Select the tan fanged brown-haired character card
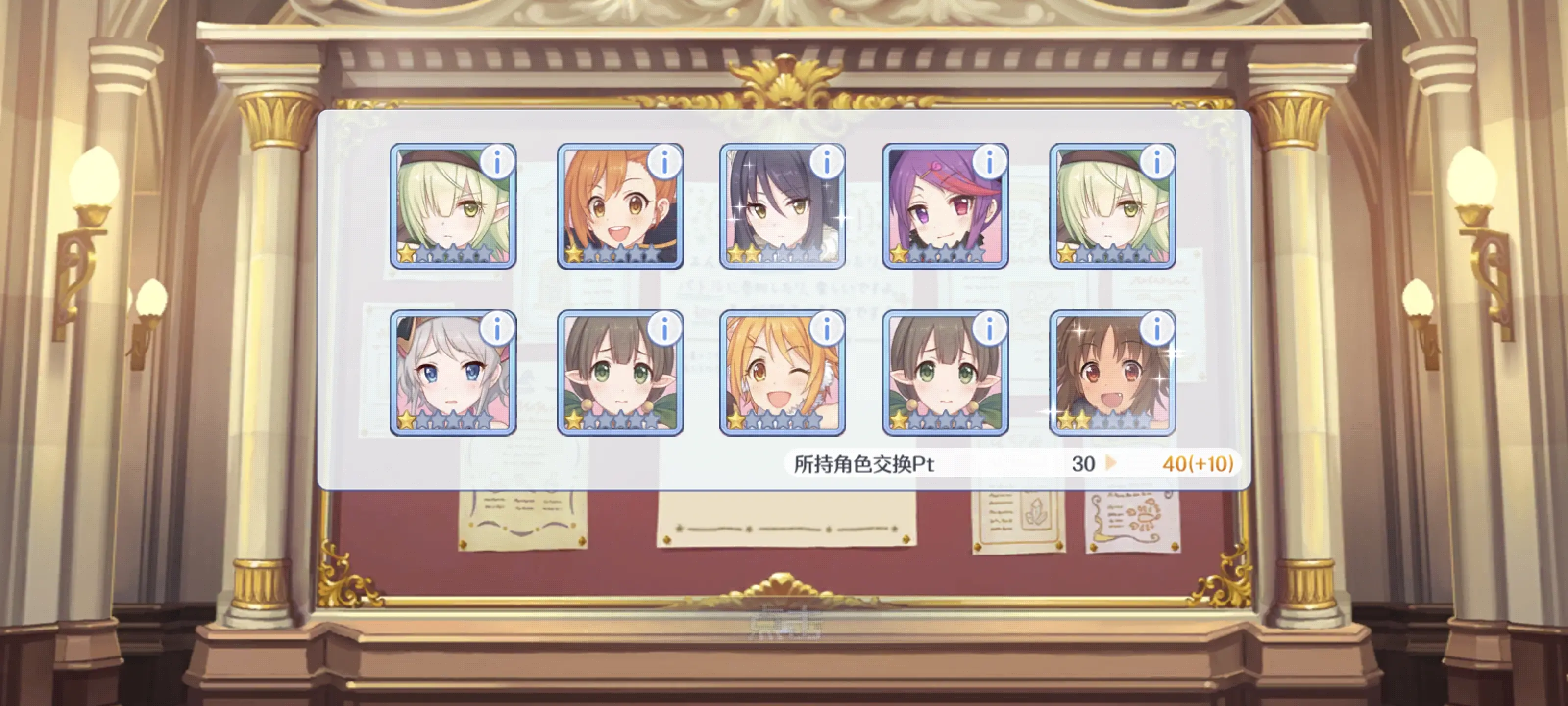 pos(1112,374)
